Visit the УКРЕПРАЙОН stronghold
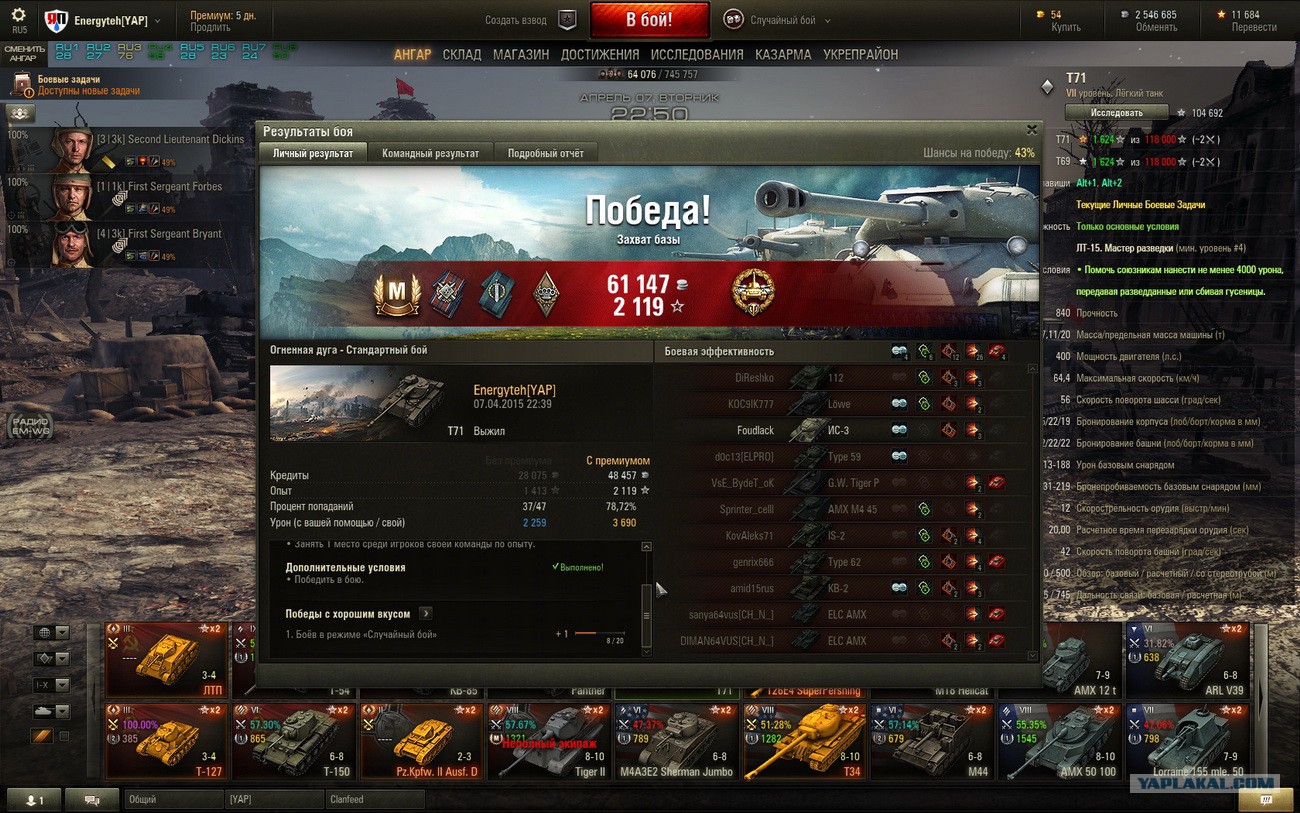The height and width of the screenshot is (813, 1300). click(860, 54)
